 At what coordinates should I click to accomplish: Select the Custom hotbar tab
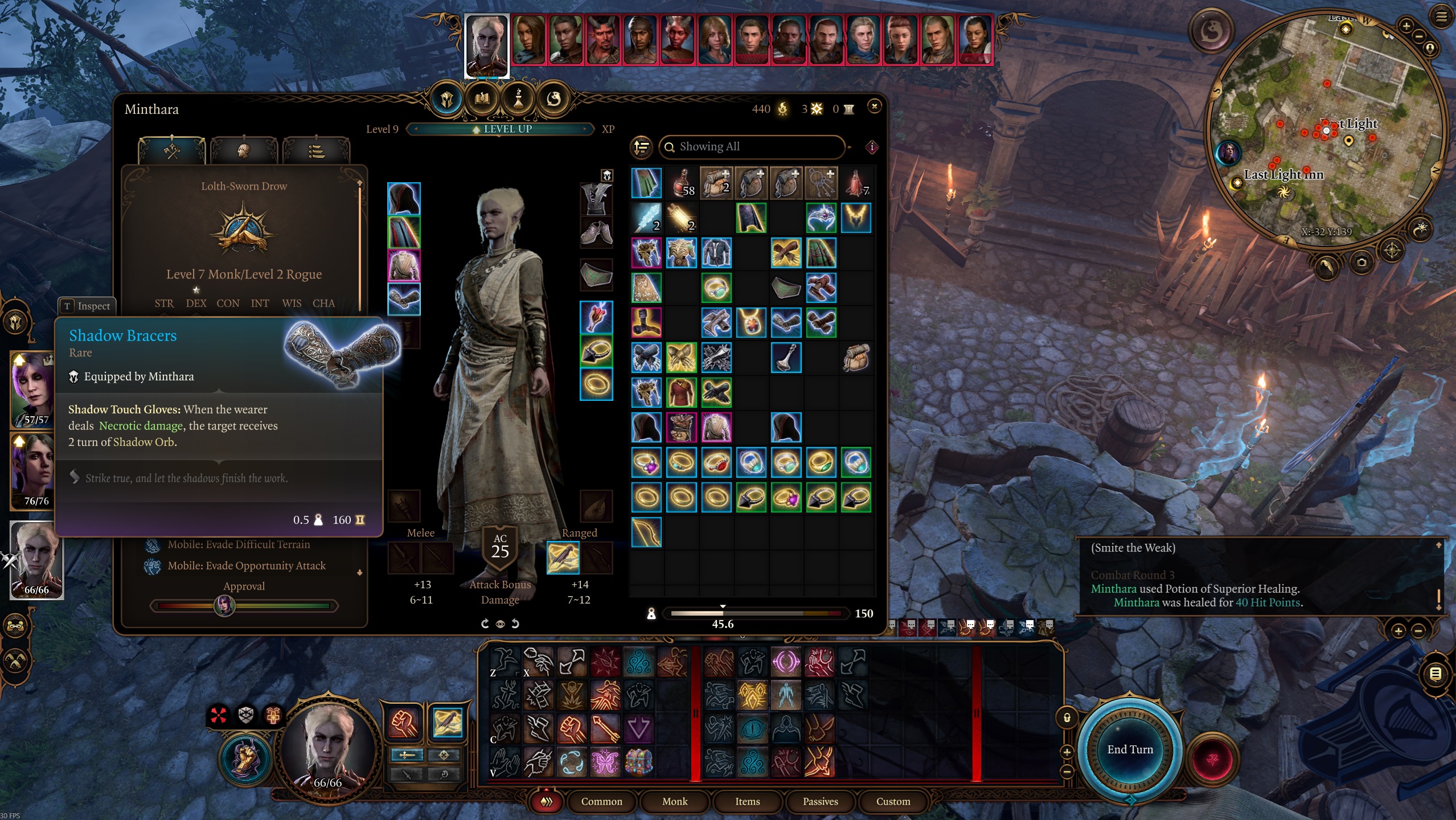(x=893, y=801)
